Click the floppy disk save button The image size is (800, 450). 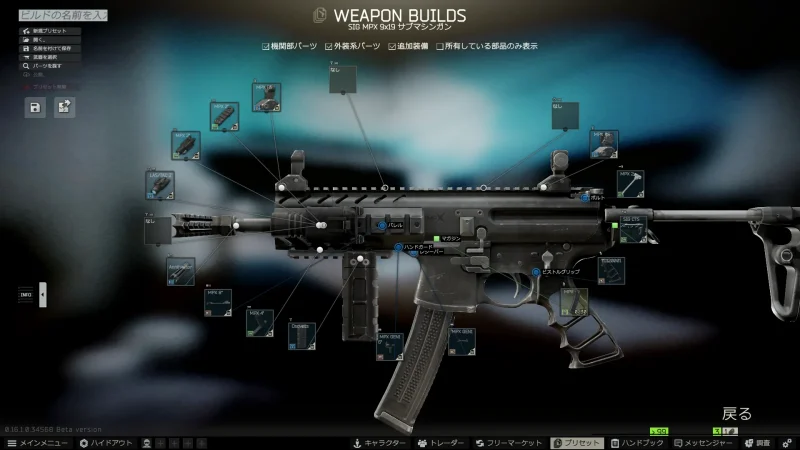coord(36,108)
